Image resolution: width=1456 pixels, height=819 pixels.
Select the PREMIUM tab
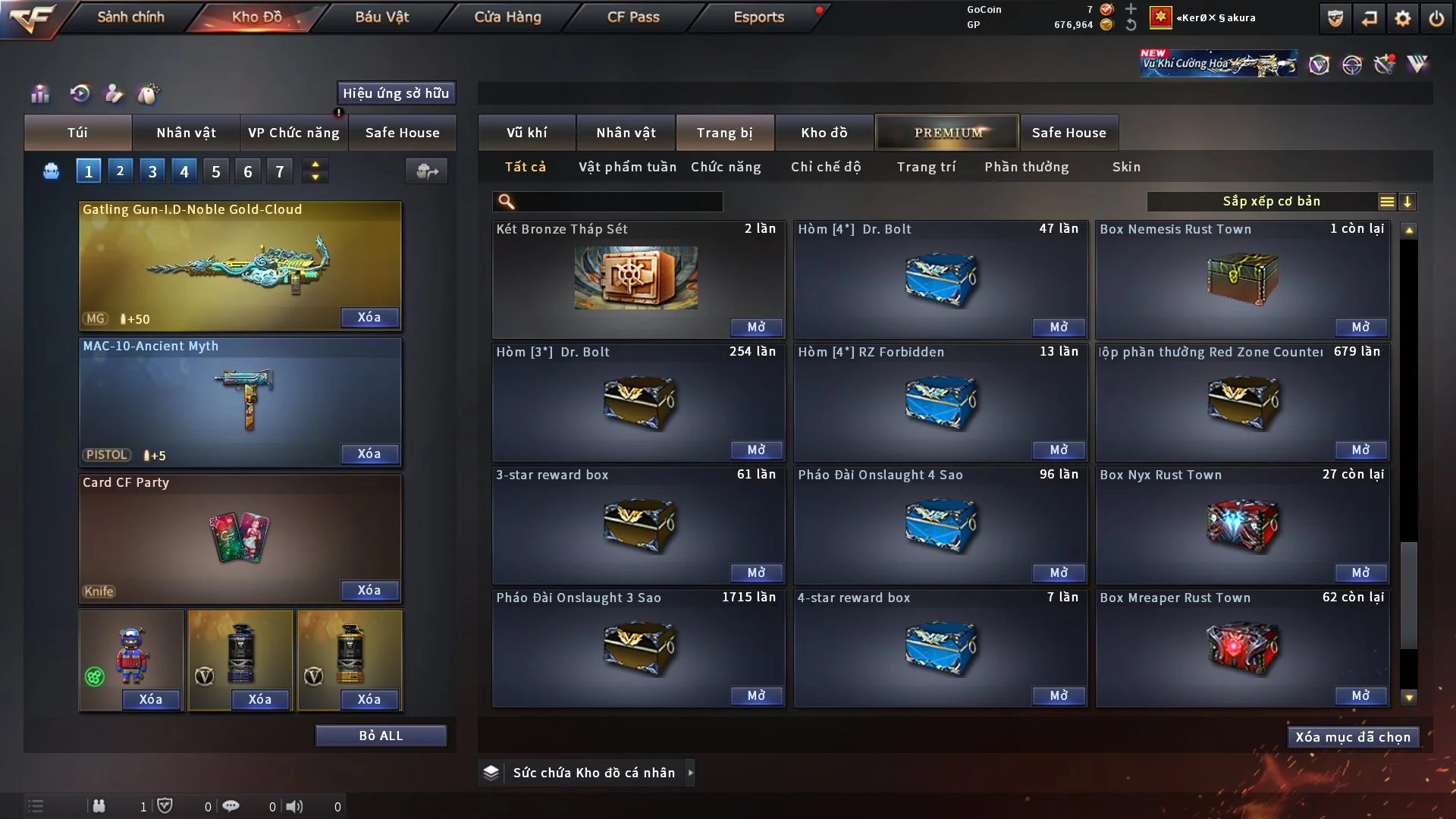click(x=947, y=133)
